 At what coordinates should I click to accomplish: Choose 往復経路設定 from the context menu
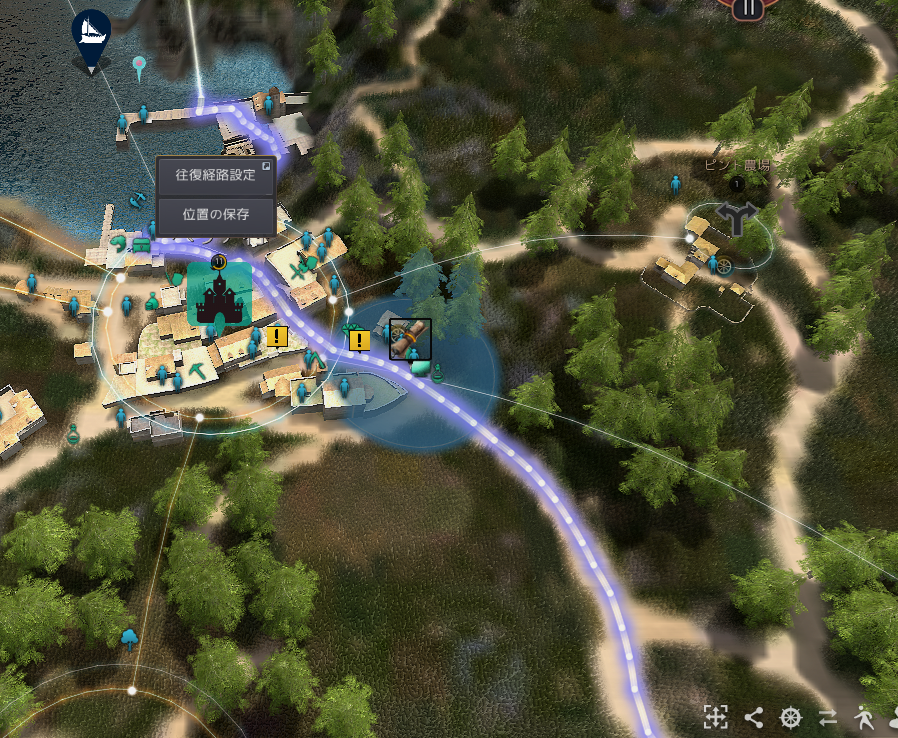coord(215,174)
